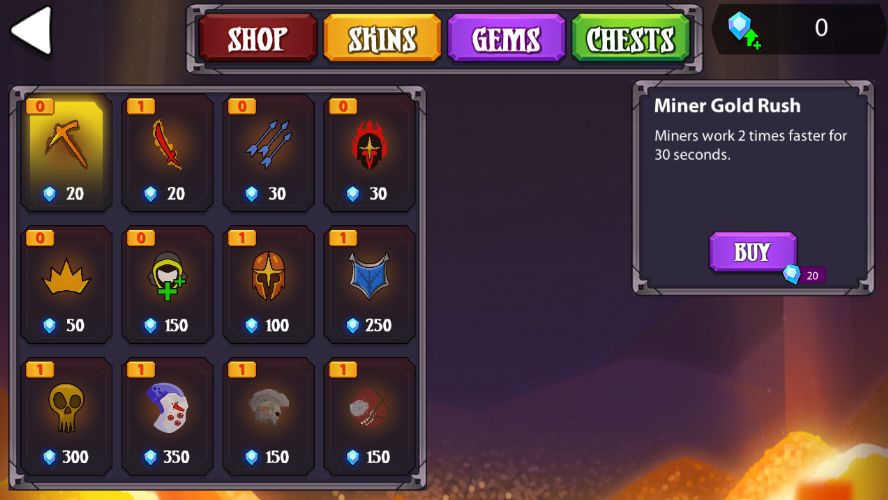Choose the purple hooded item costing 350
Screen dimensions: 888x500
[x=168, y=416]
